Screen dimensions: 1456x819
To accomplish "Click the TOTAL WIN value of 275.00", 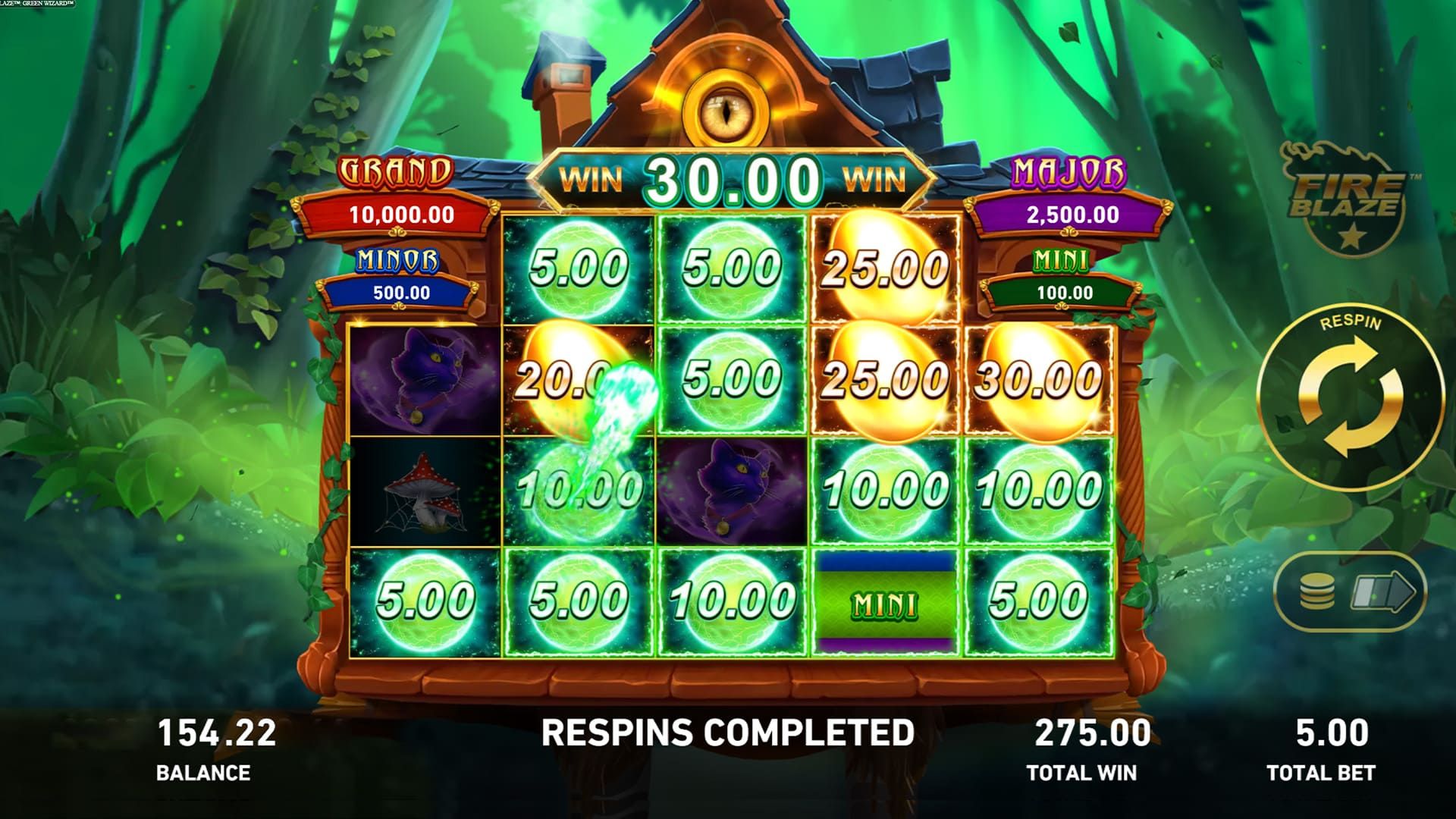I will click(1092, 732).
